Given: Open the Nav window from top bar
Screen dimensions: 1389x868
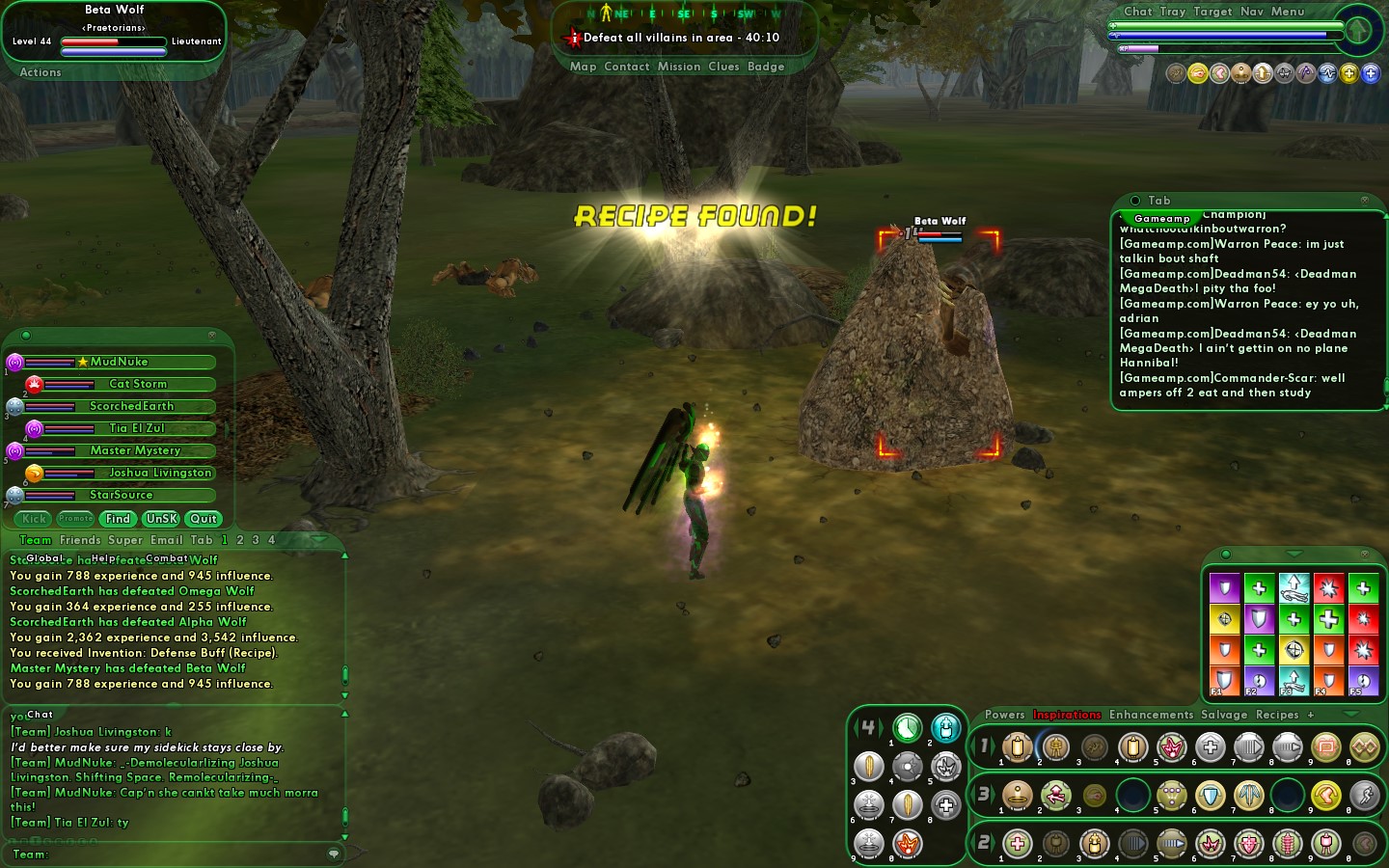Looking at the screenshot, I should pos(1251,12).
